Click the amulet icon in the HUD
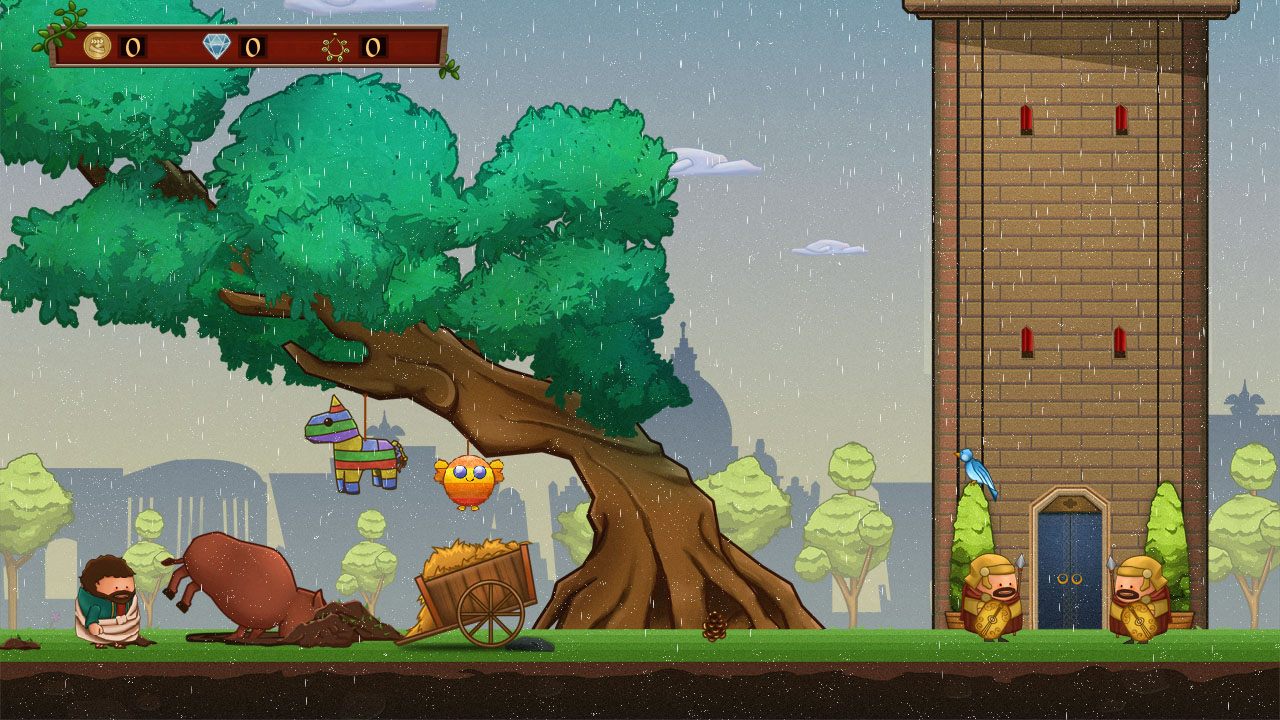The width and height of the screenshot is (1280, 720). click(x=336, y=46)
